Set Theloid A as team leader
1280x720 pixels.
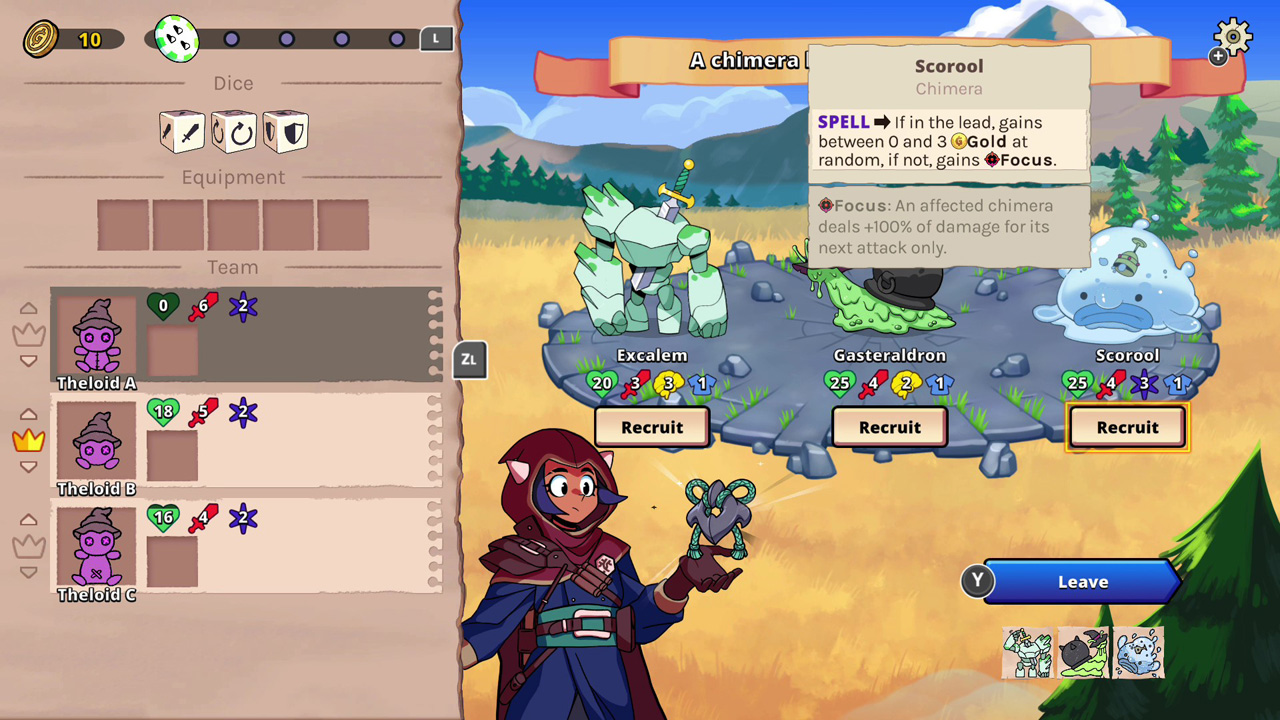click(28, 336)
